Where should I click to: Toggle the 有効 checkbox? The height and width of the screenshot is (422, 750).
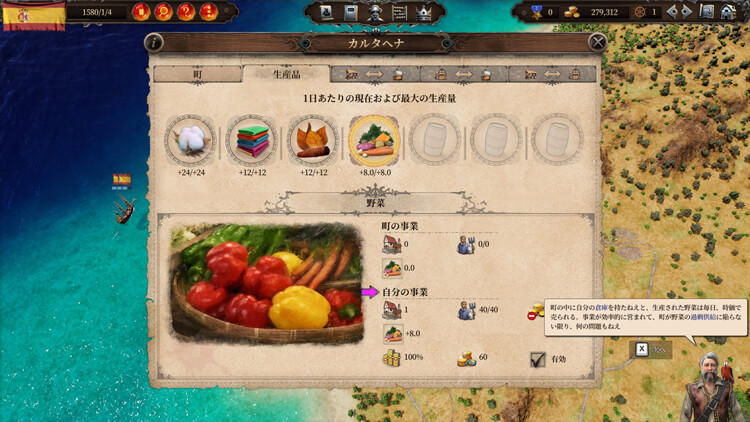coord(537,359)
